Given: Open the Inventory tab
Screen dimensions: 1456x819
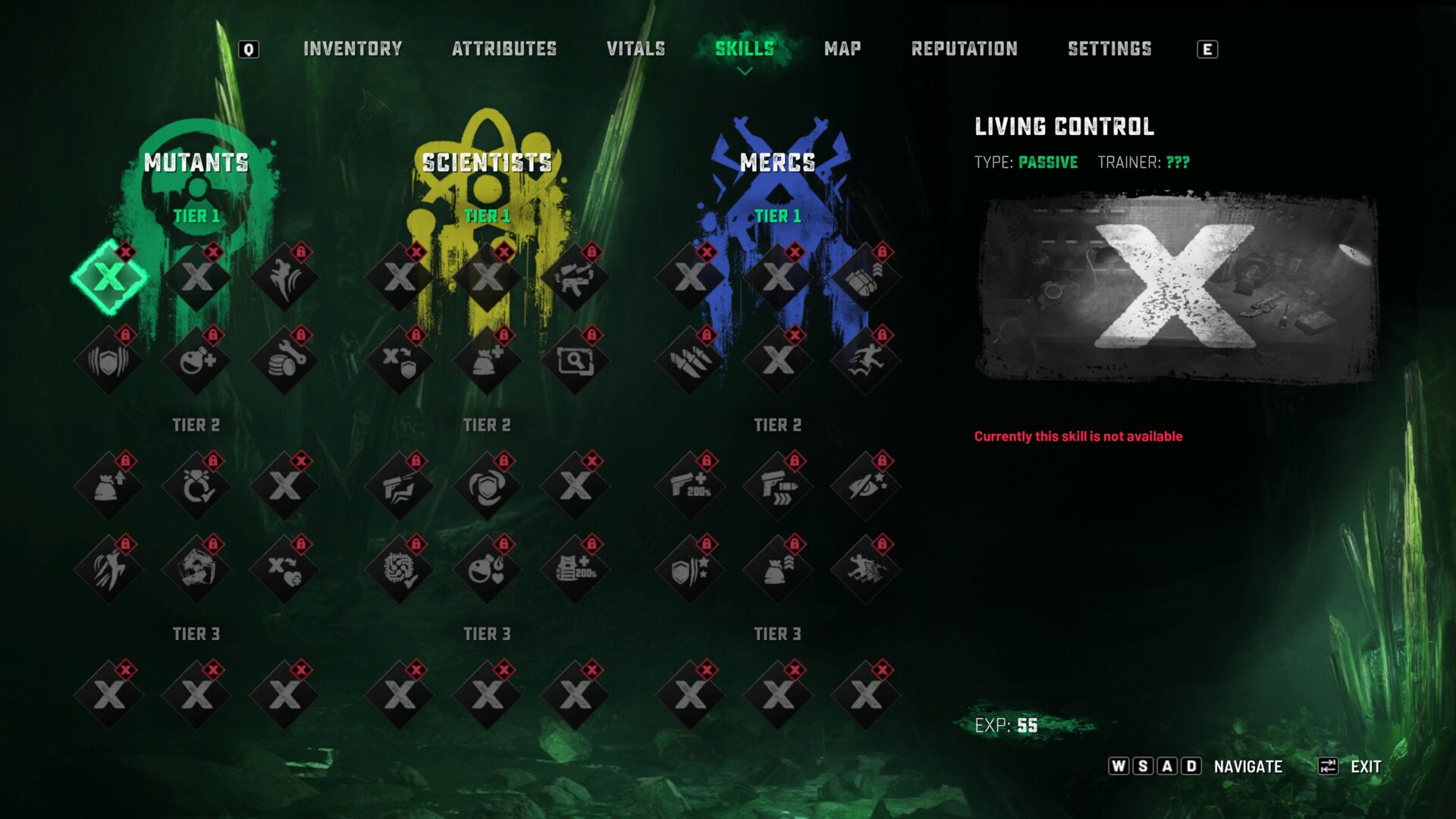Looking at the screenshot, I should pyautogui.click(x=353, y=49).
